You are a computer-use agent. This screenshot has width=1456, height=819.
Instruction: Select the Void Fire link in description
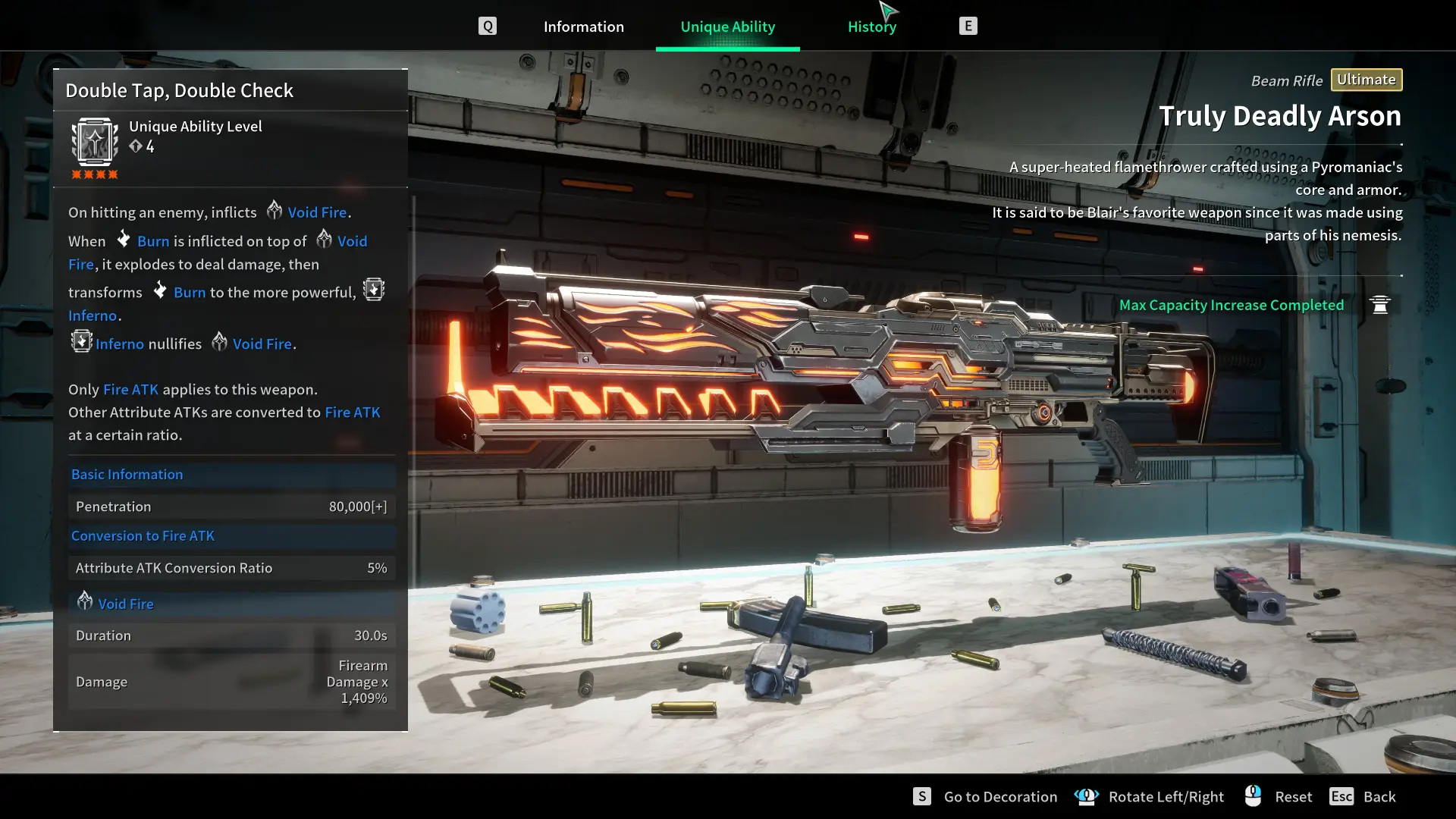[x=316, y=212]
